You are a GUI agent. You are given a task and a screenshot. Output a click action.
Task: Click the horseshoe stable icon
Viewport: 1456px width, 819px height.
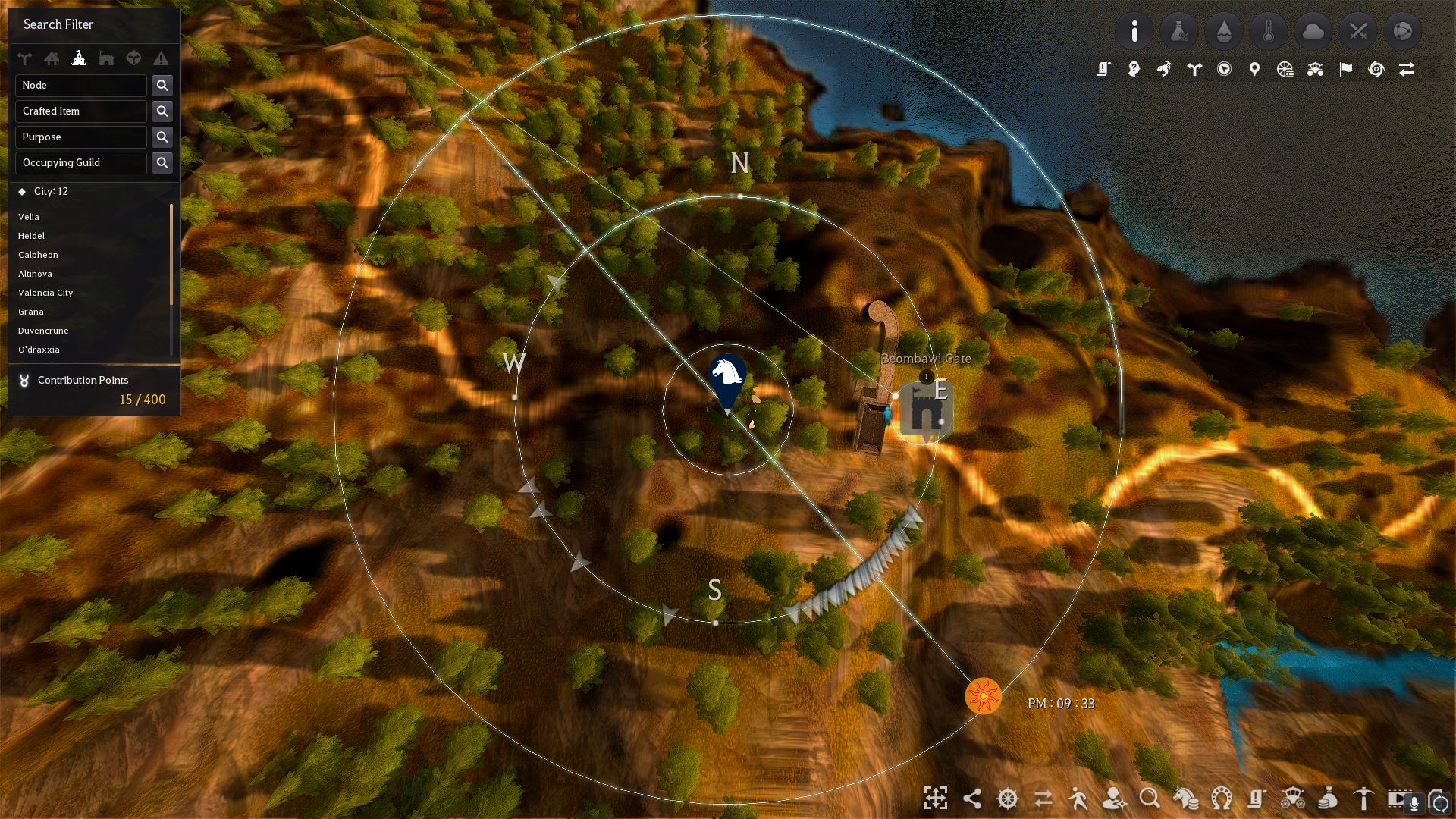1220,799
